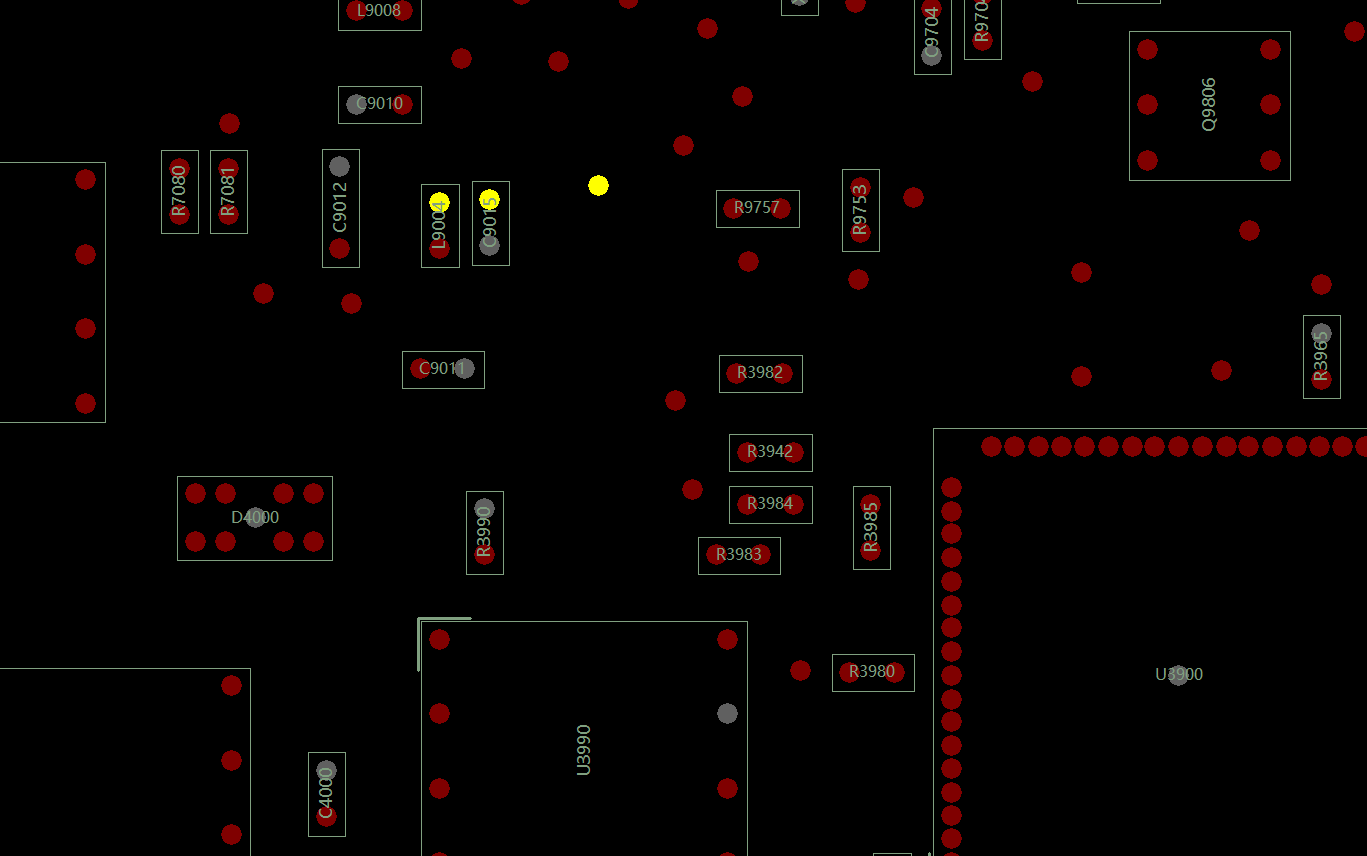This screenshot has height=856, width=1367.
Task: Choose capacitor C4000
Action: click(326, 794)
